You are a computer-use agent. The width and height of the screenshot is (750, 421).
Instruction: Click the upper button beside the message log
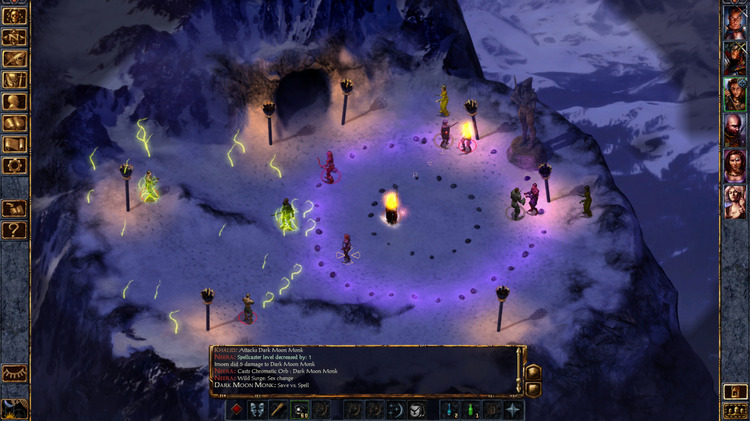point(534,371)
